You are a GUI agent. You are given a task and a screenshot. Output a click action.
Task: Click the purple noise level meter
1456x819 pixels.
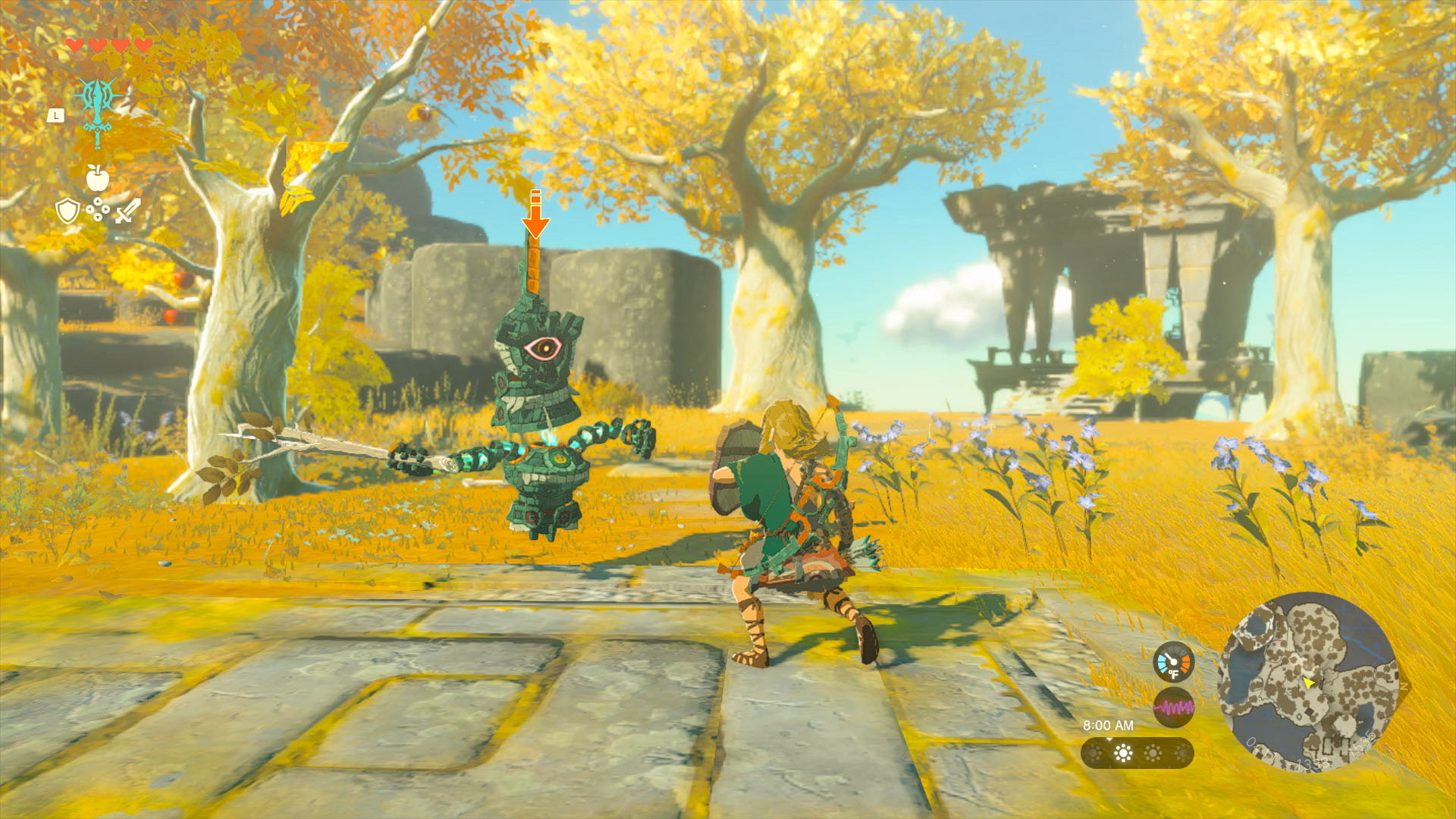(1174, 706)
